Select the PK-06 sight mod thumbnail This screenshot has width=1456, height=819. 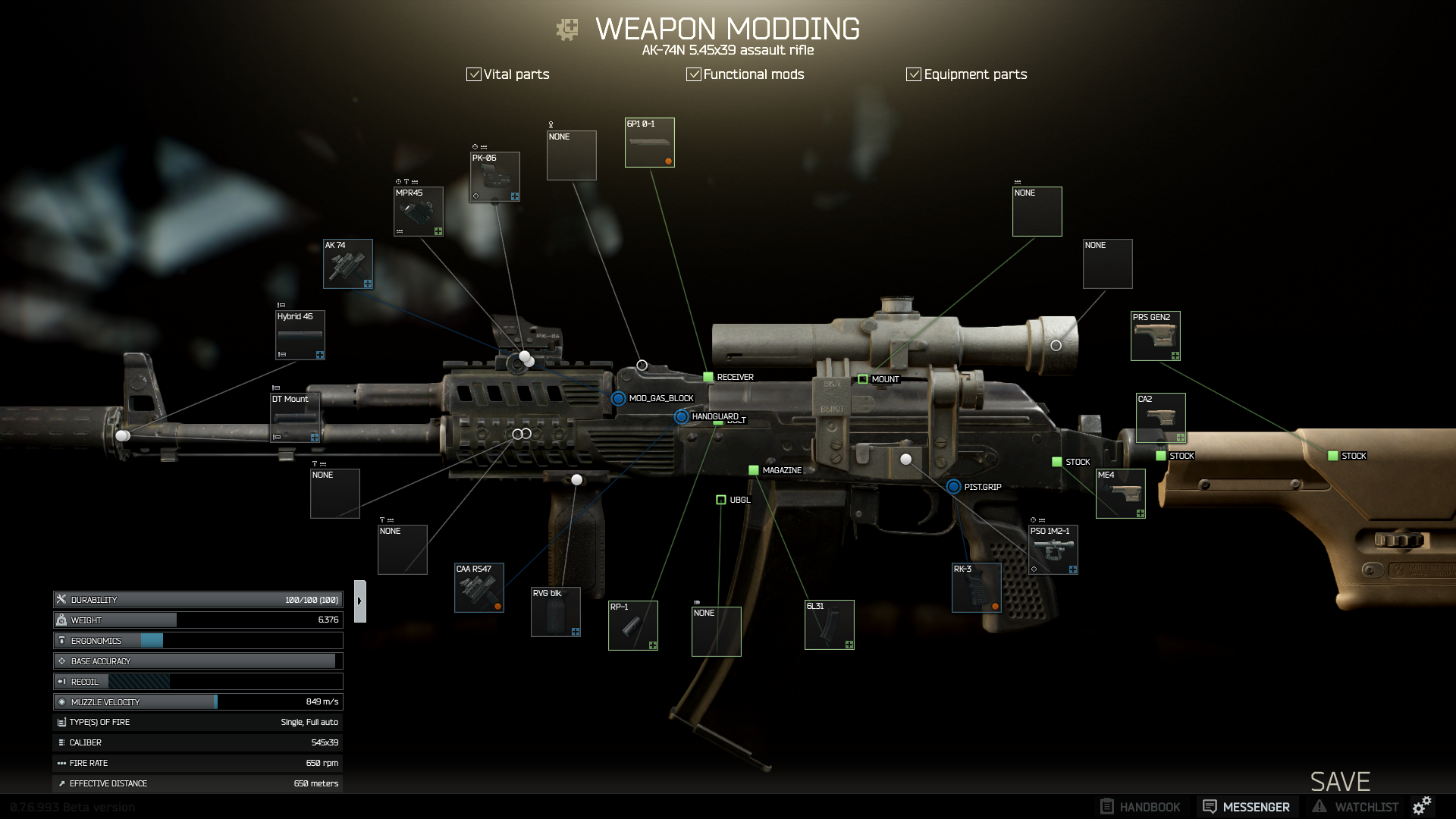(494, 176)
